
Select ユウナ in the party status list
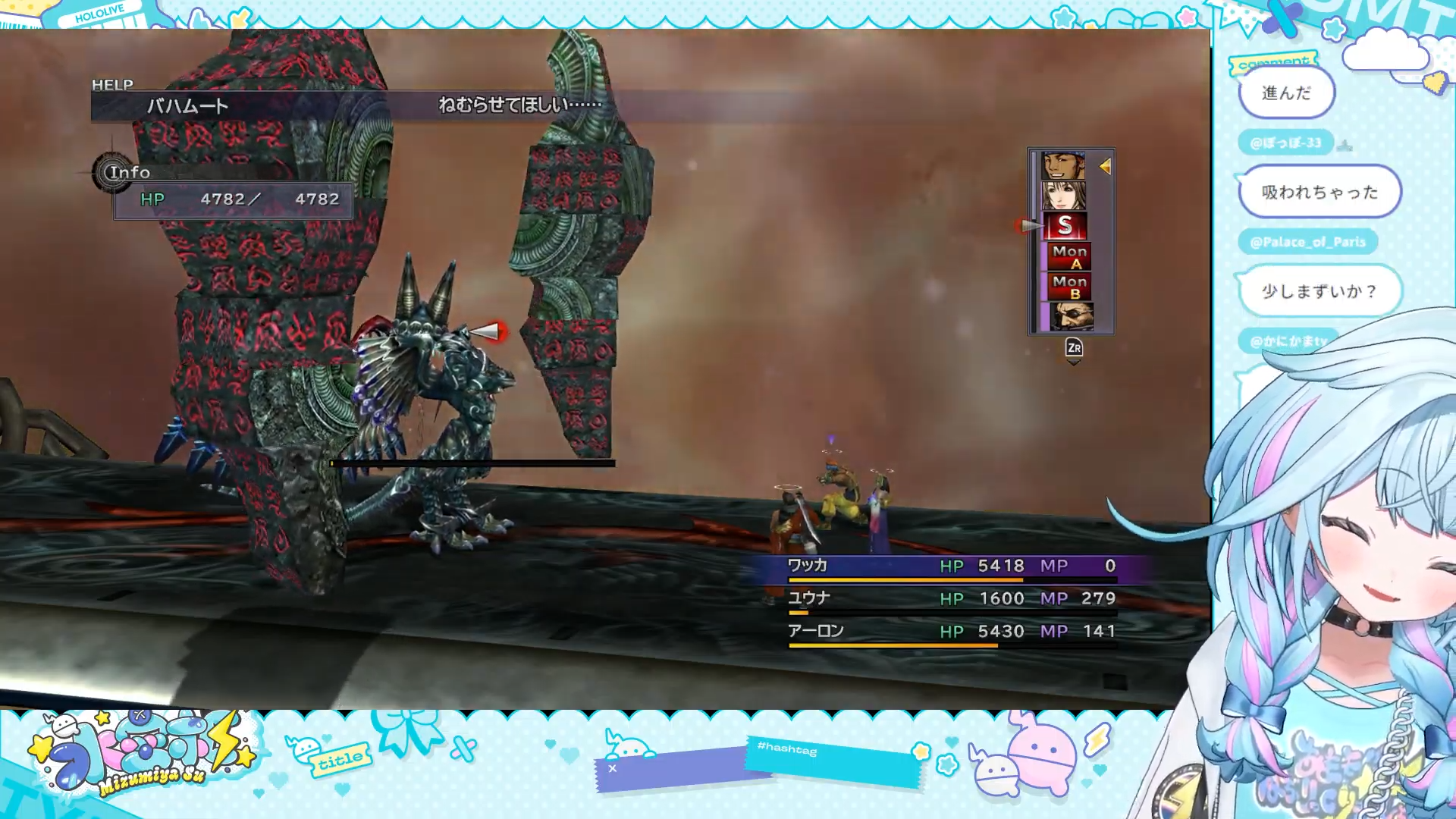pos(808,598)
